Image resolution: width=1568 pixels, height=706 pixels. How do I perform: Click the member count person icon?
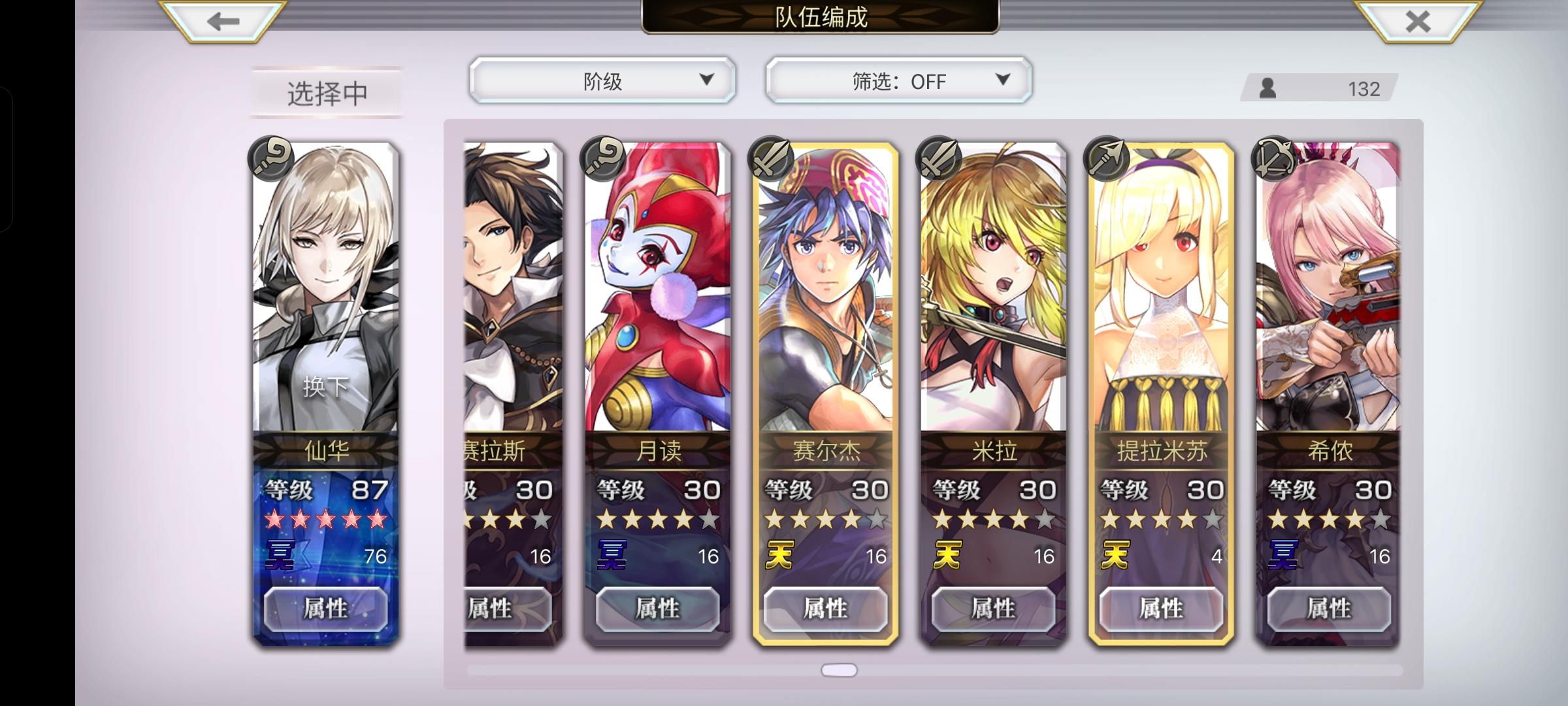[x=1269, y=88]
